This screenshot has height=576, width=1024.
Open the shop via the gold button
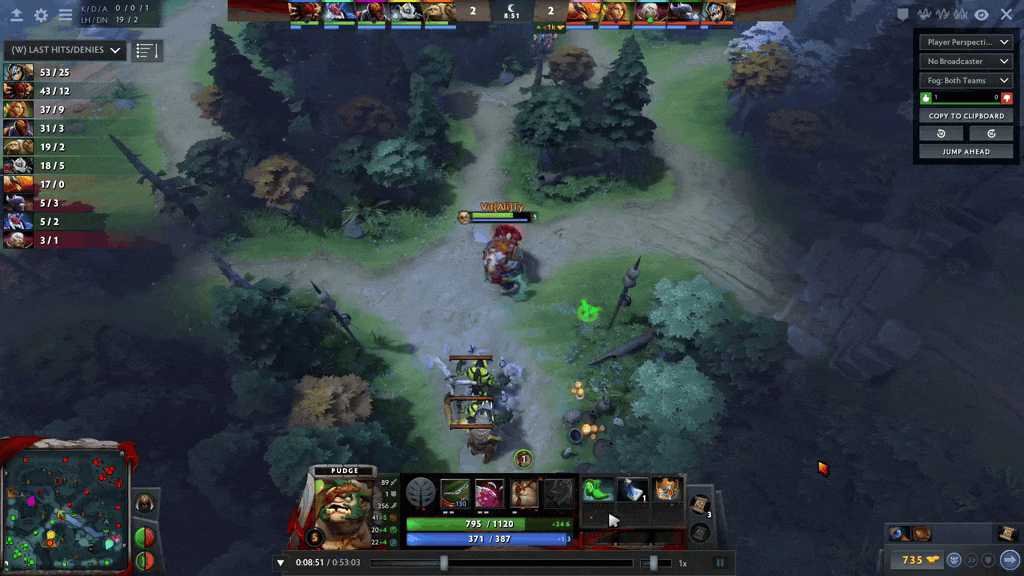pyautogui.click(x=913, y=560)
